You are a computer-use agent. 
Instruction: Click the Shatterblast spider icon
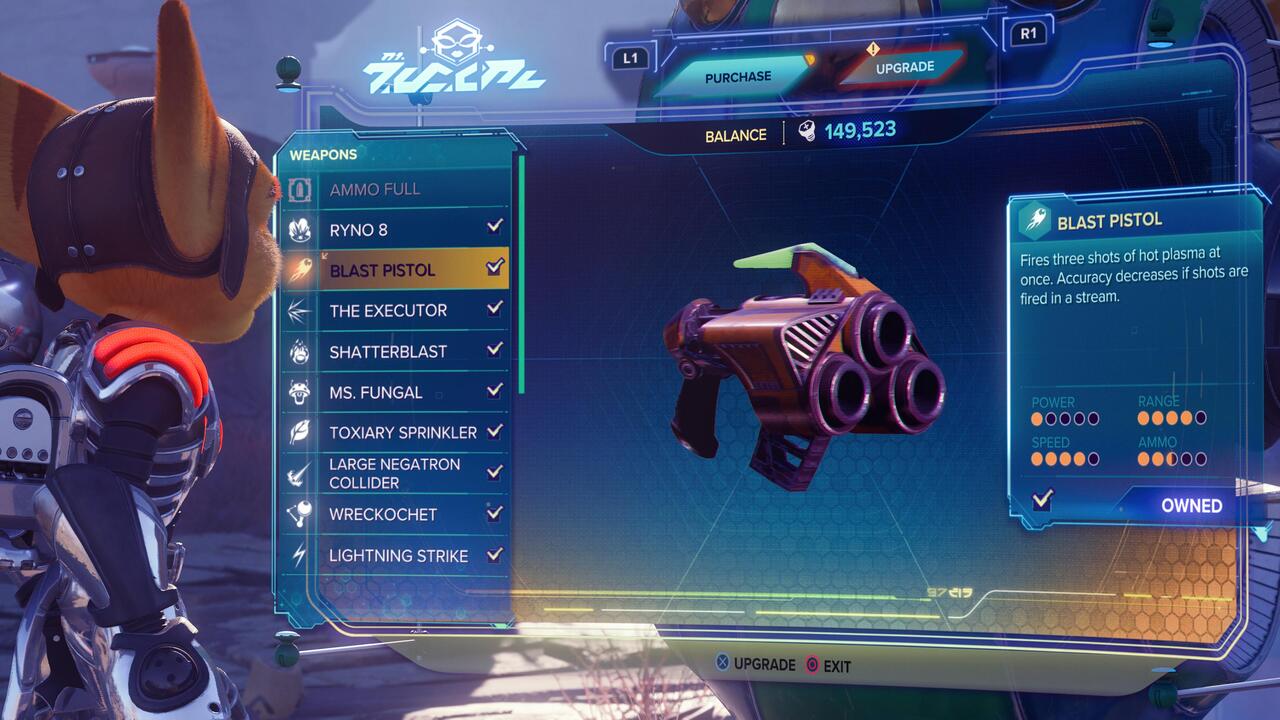301,351
